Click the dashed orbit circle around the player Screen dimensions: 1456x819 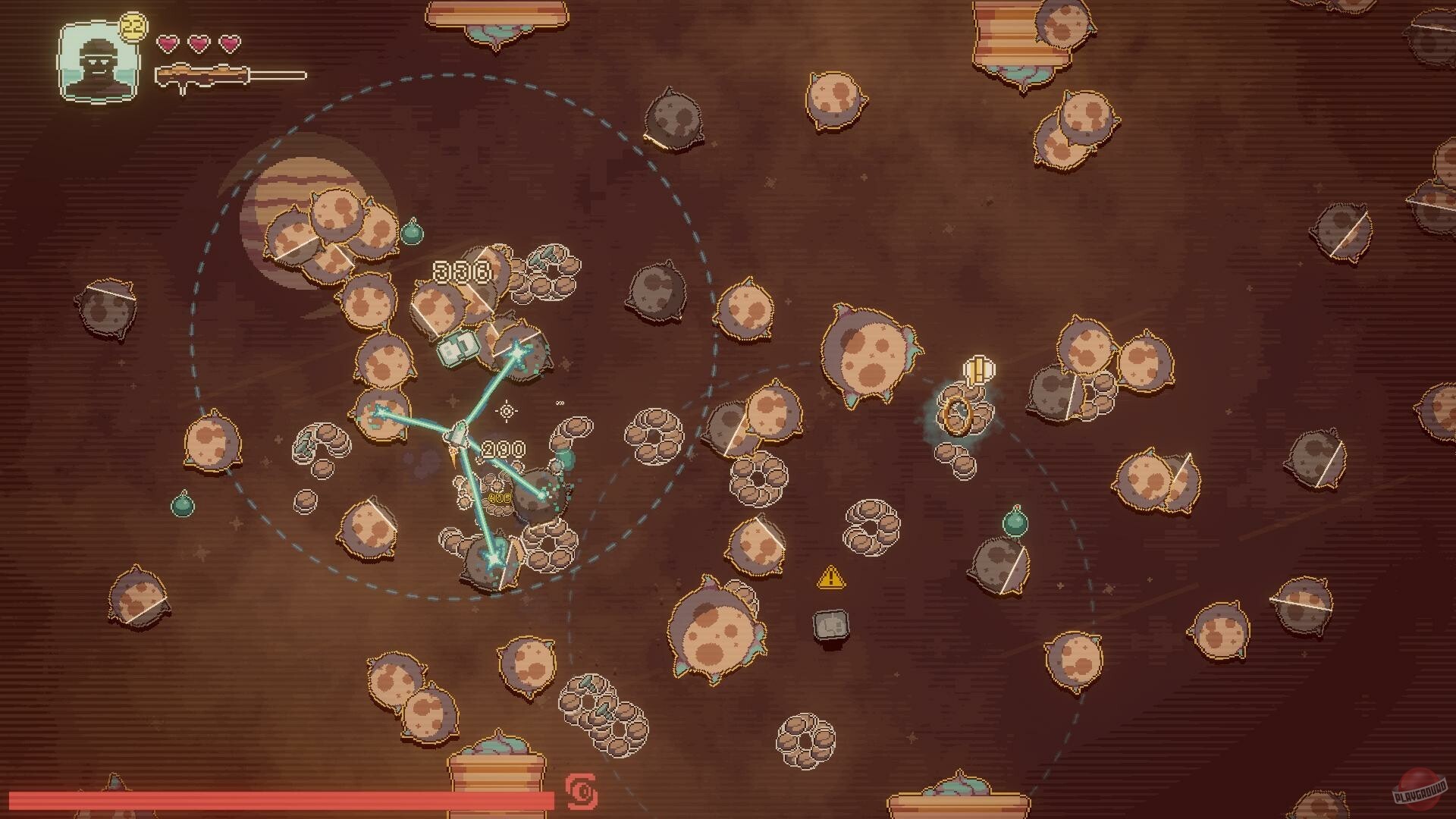click(x=447, y=74)
